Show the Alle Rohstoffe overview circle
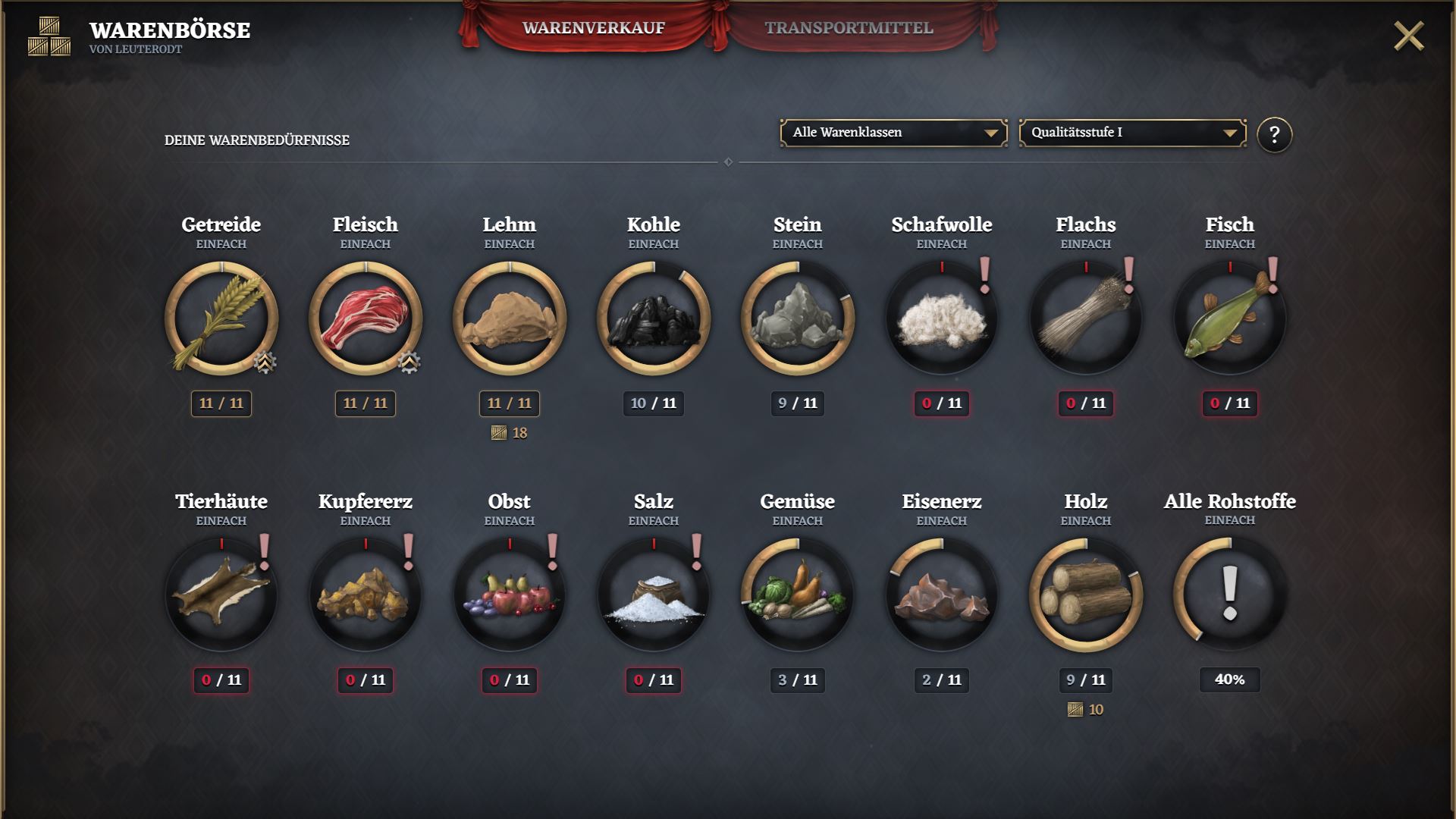 tap(1230, 595)
